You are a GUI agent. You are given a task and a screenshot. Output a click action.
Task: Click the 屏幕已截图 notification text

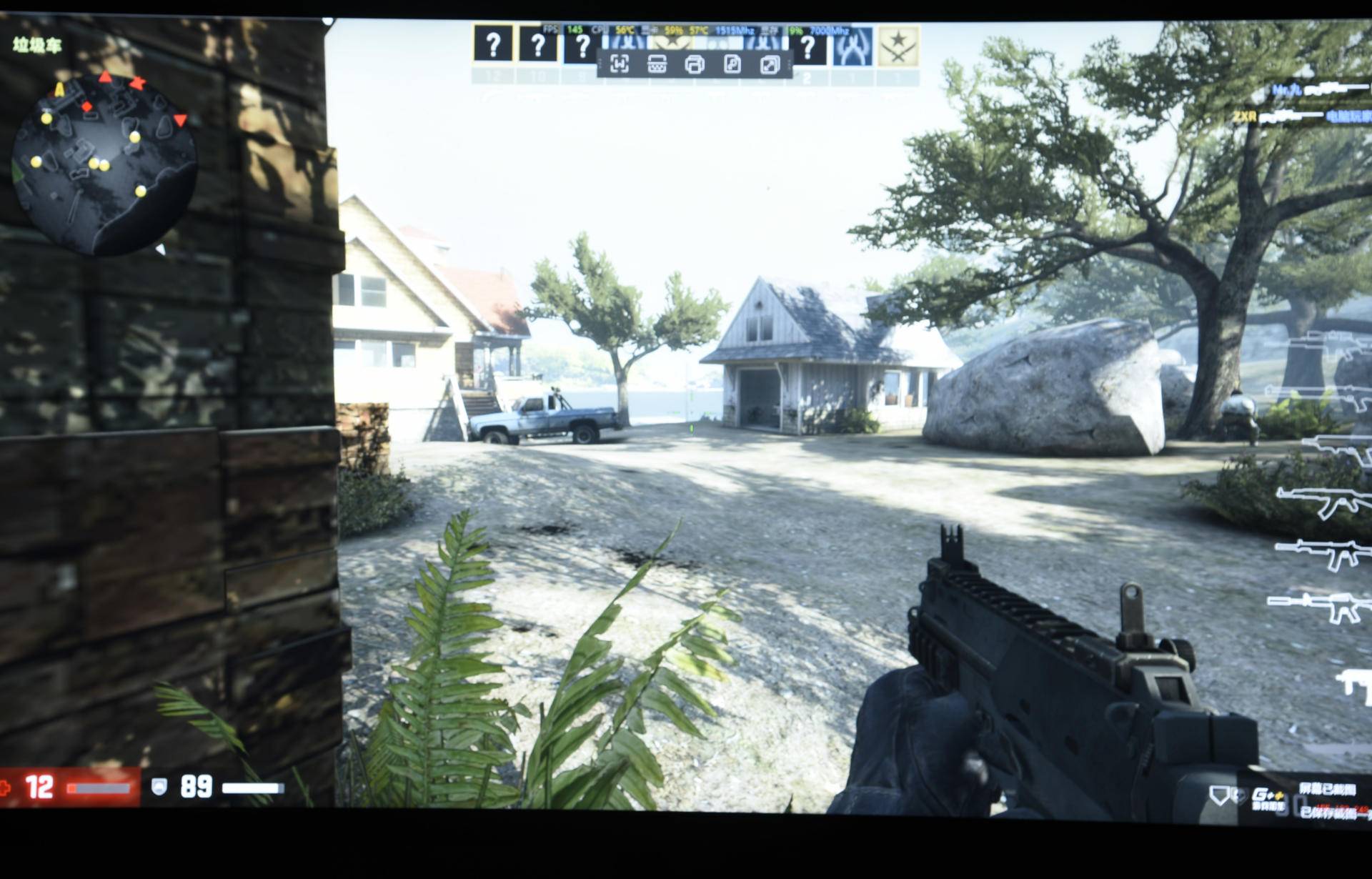1328,789
